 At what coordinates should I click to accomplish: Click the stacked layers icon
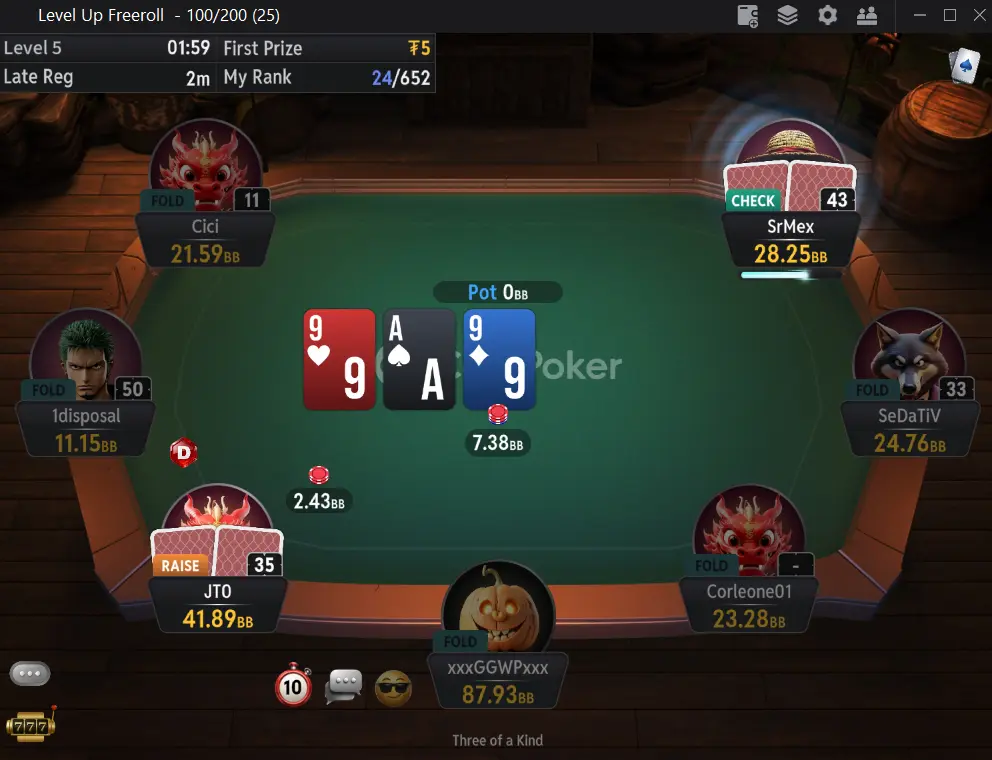pos(788,15)
